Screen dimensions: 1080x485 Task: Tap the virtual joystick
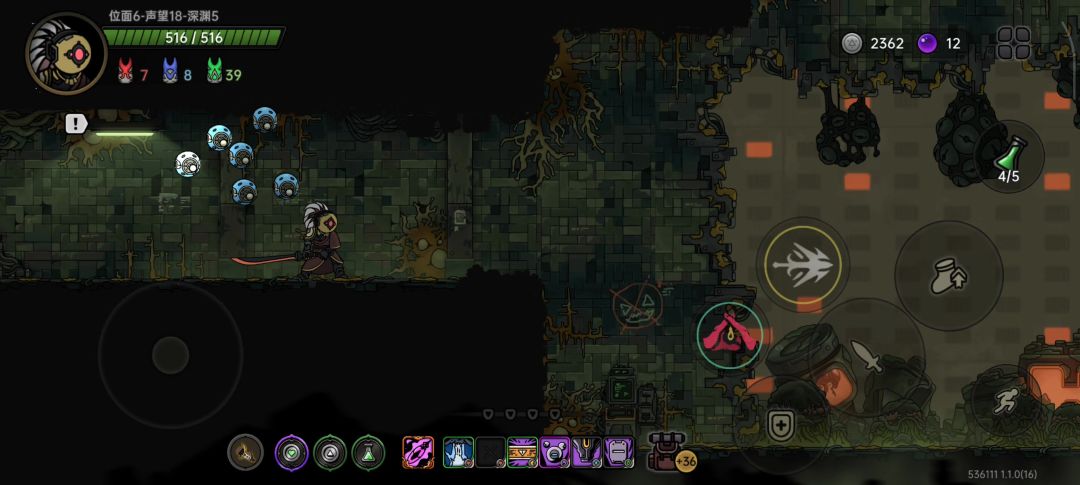(x=170, y=354)
